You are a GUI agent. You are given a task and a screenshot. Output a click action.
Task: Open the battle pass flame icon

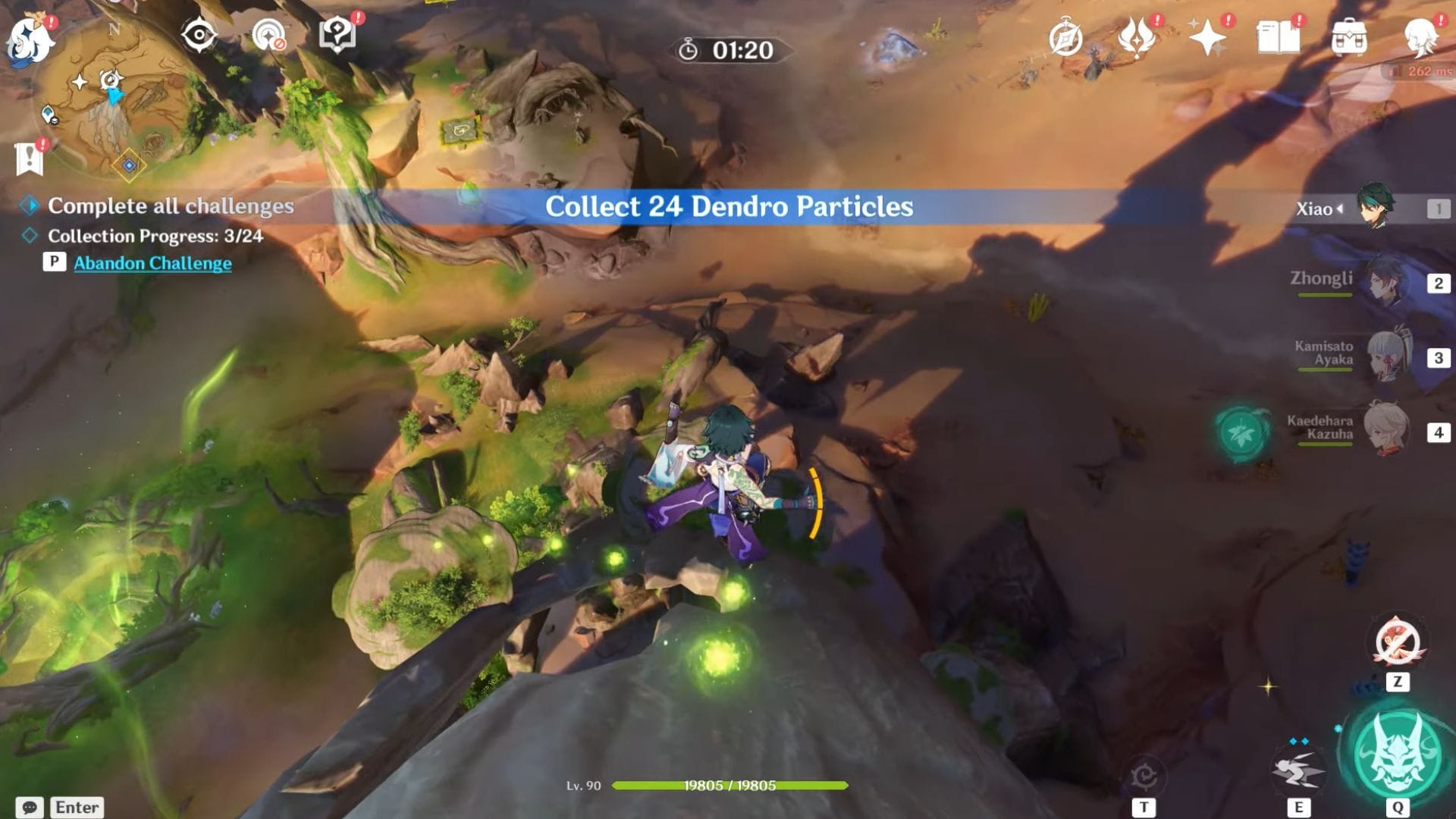pyautogui.click(x=1136, y=38)
